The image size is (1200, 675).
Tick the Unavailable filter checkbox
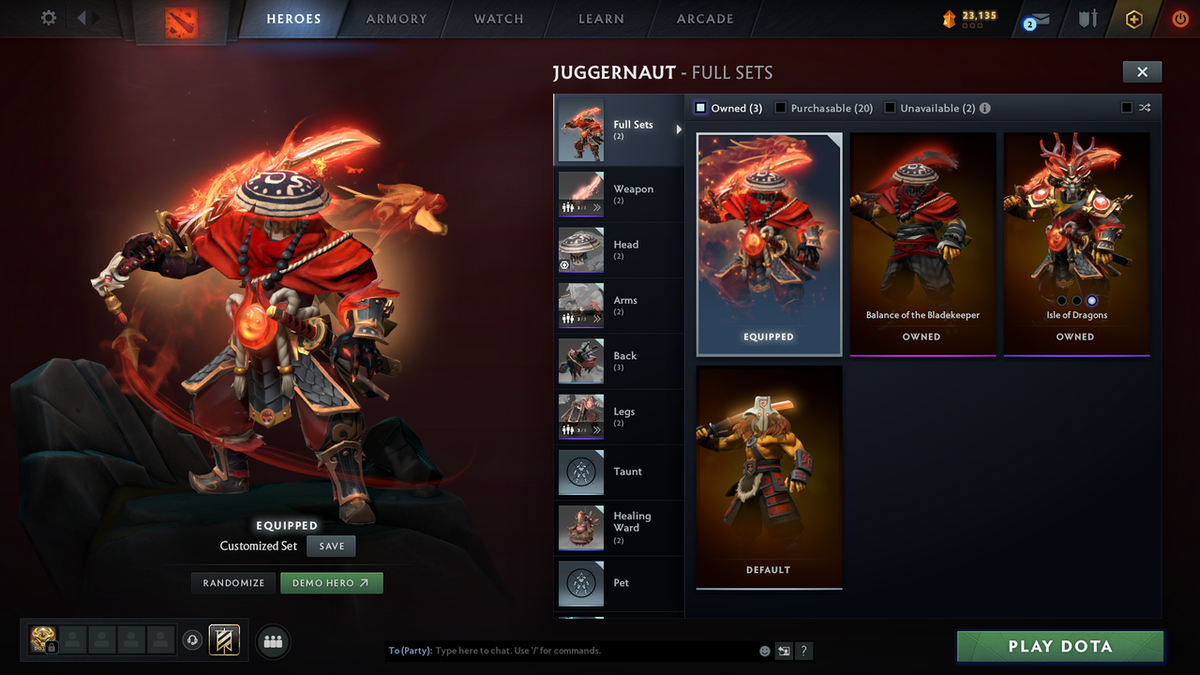pyautogui.click(x=890, y=108)
